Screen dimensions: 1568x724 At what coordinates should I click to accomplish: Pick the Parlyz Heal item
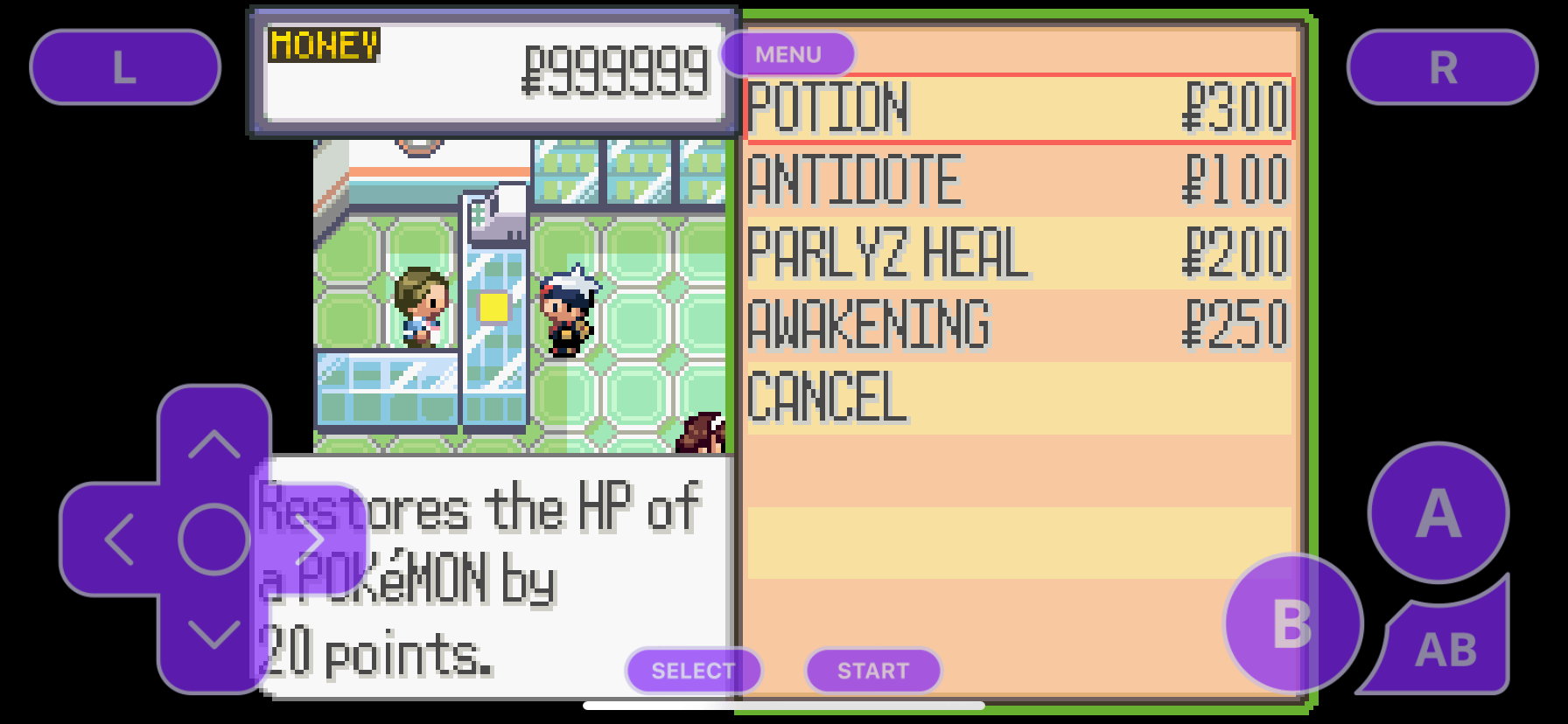coord(1018,254)
